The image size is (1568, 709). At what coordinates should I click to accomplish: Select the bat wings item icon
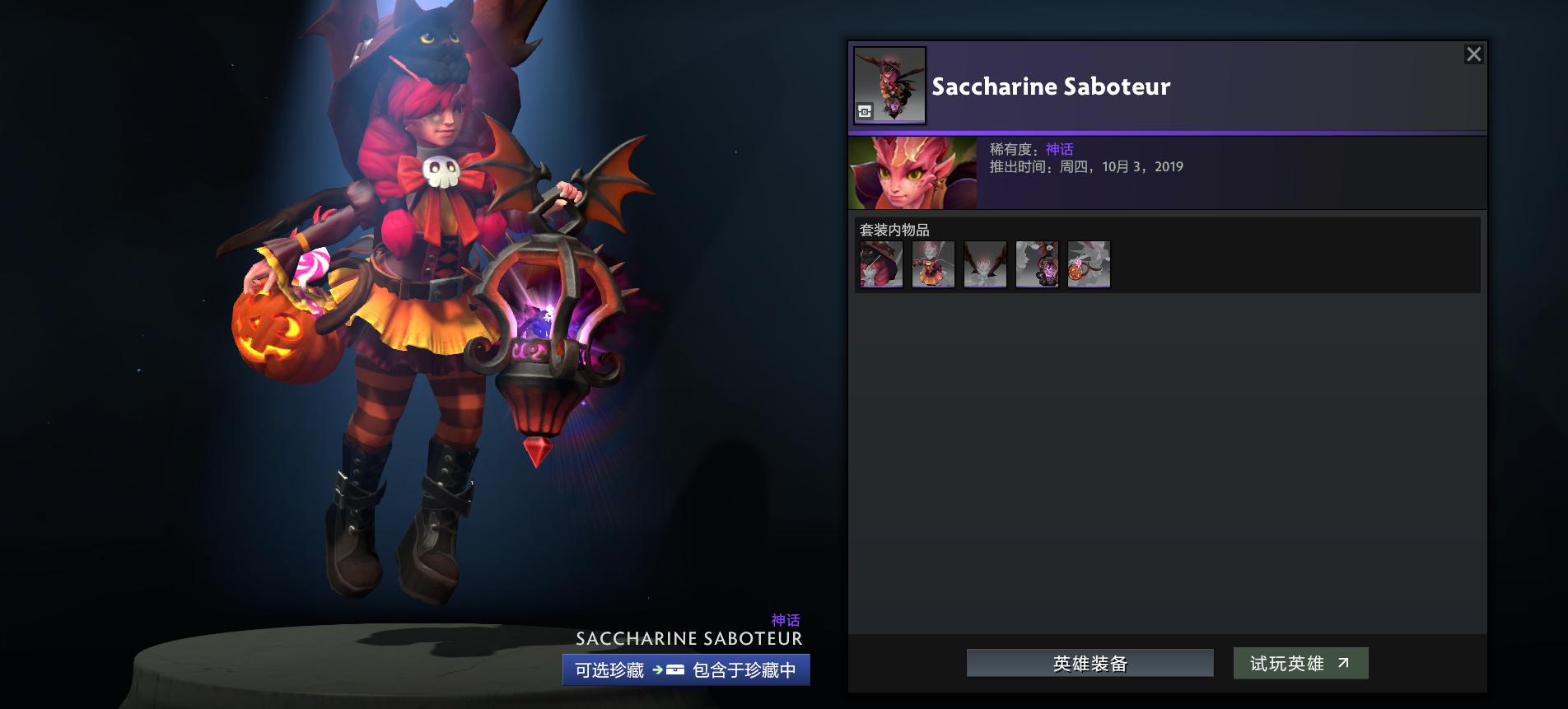click(985, 265)
